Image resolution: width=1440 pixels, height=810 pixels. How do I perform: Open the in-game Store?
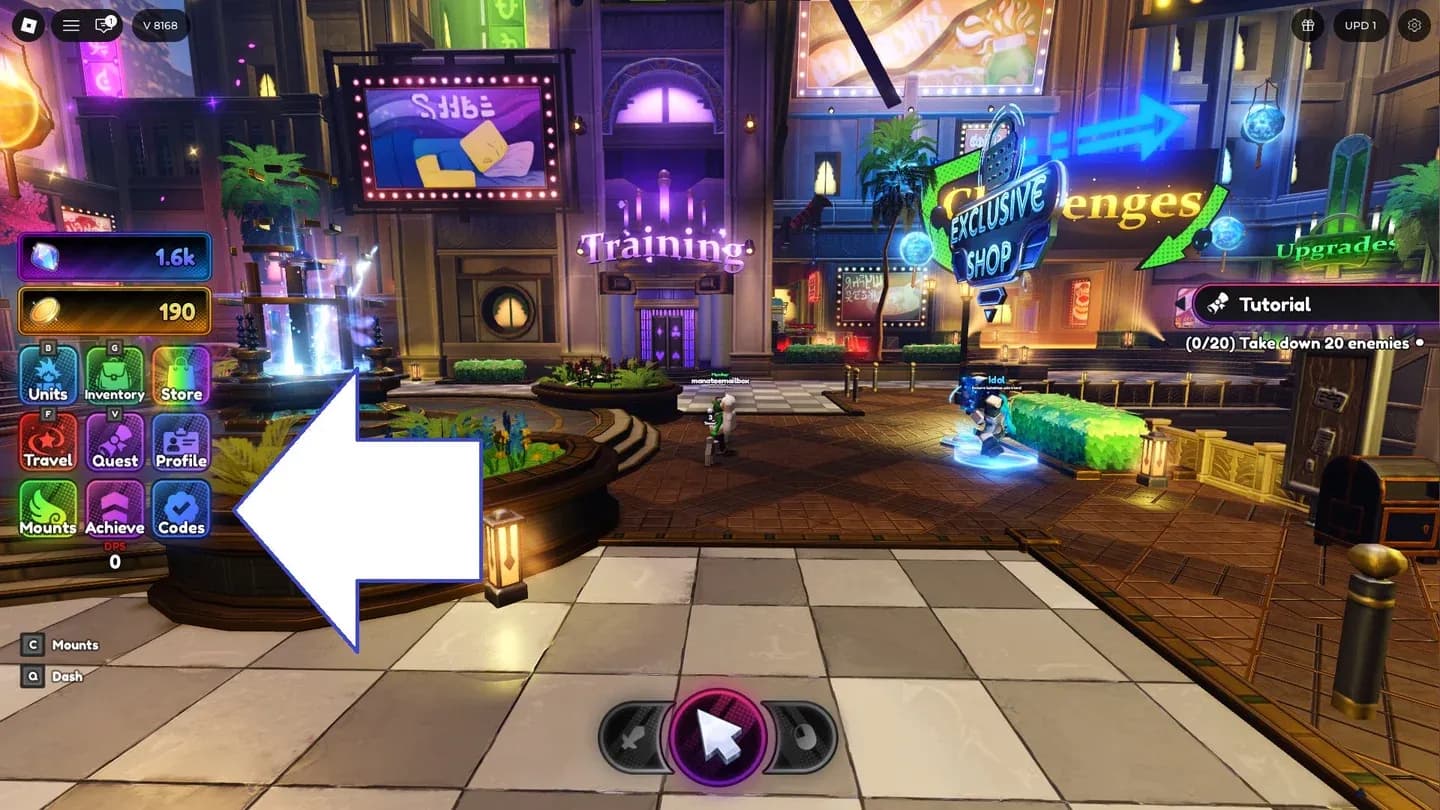click(x=180, y=375)
